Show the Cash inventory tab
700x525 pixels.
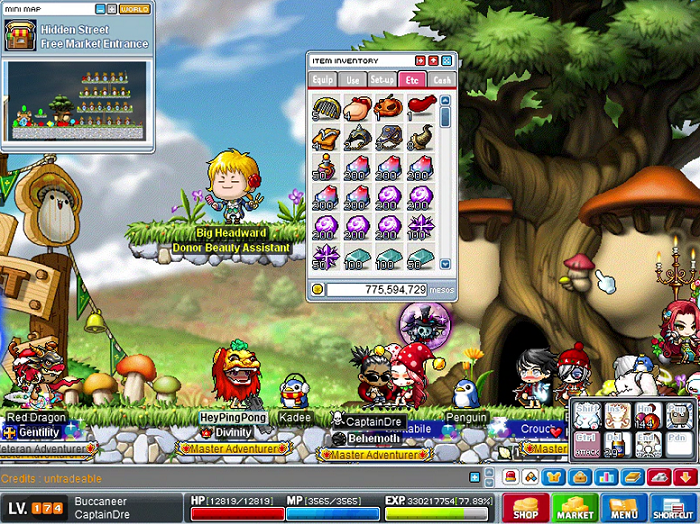(442, 79)
